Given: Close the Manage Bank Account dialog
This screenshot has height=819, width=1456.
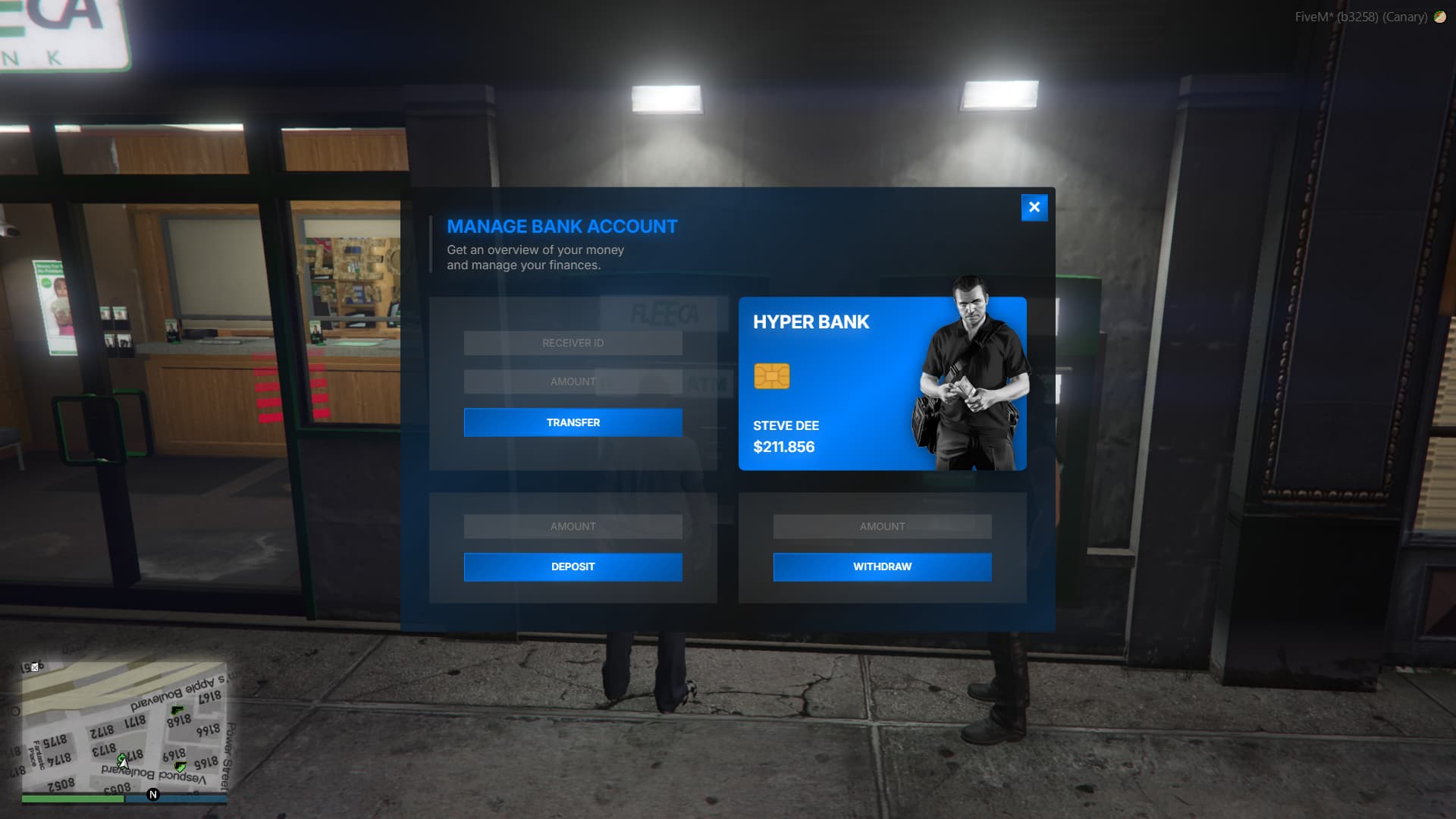Looking at the screenshot, I should [x=1034, y=207].
